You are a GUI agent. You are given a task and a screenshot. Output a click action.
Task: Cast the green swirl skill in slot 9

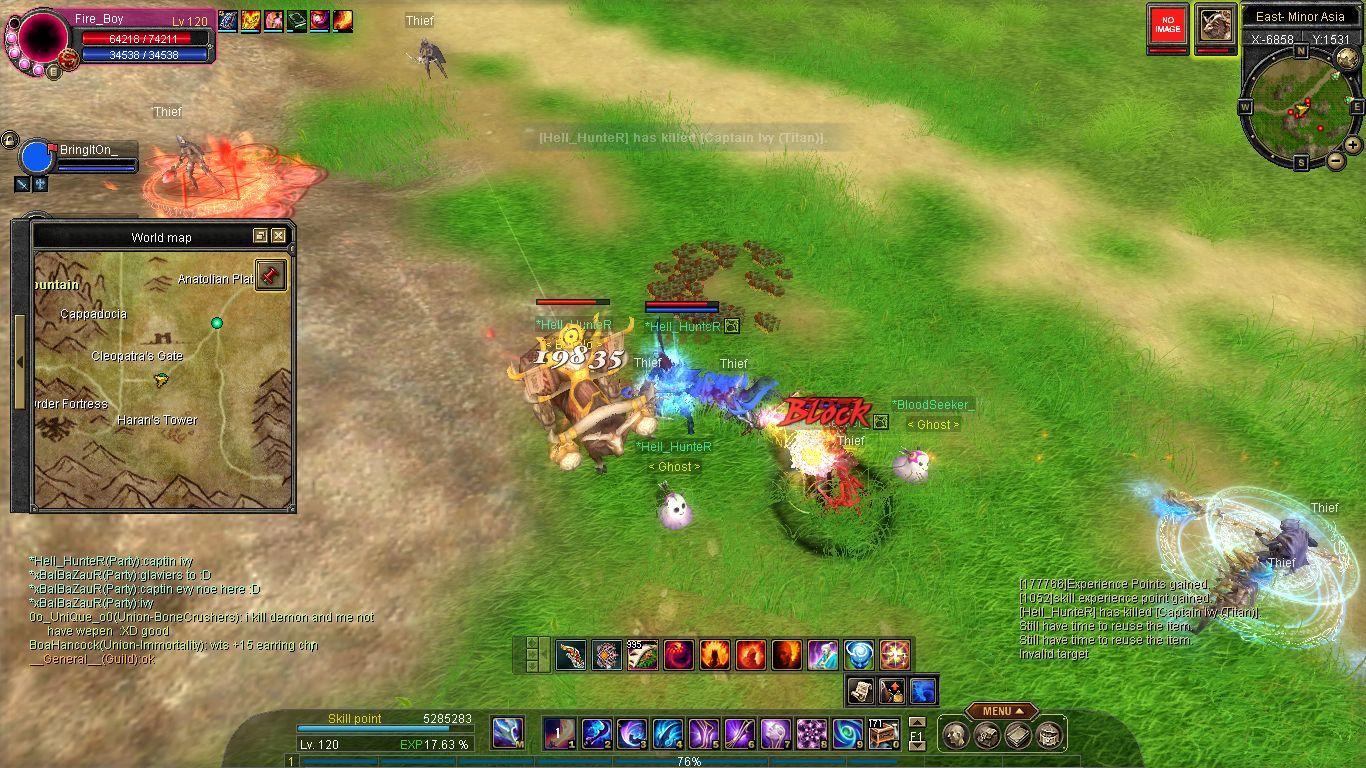pos(848,734)
